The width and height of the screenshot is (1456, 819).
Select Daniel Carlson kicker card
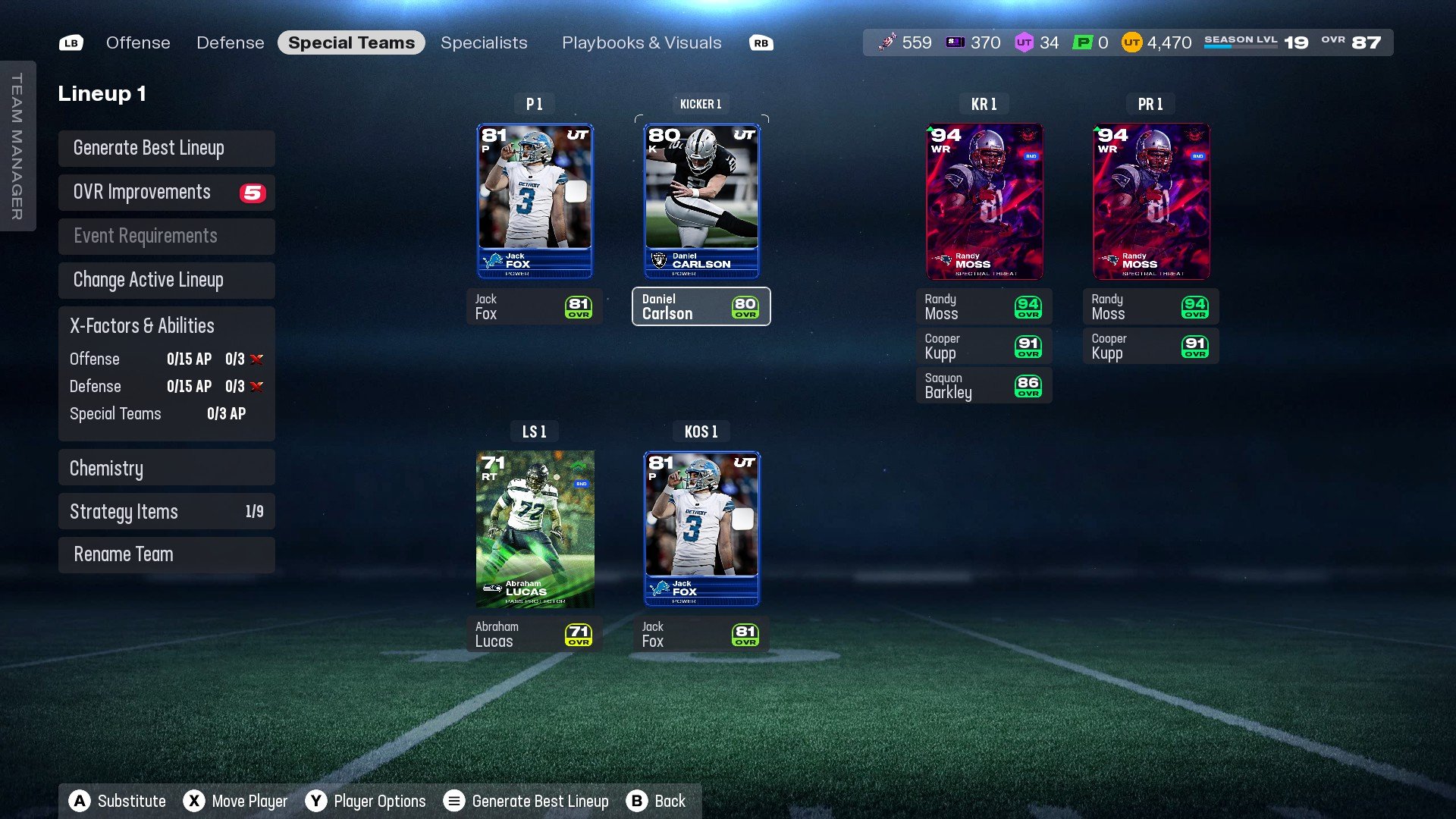[x=701, y=201]
